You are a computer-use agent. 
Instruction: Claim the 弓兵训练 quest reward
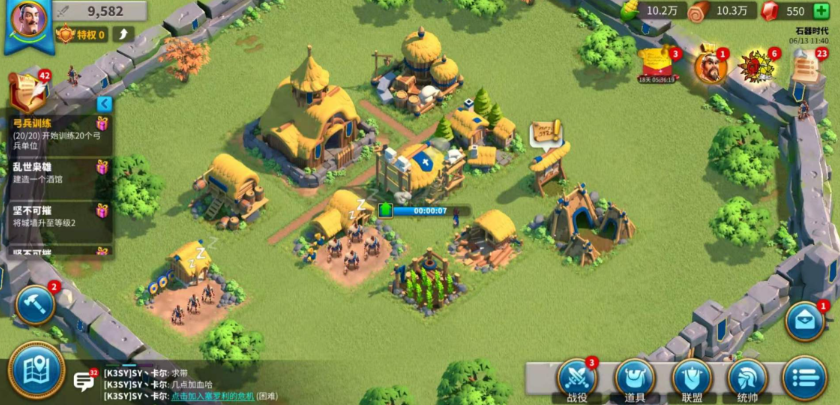pyautogui.click(x=101, y=123)
